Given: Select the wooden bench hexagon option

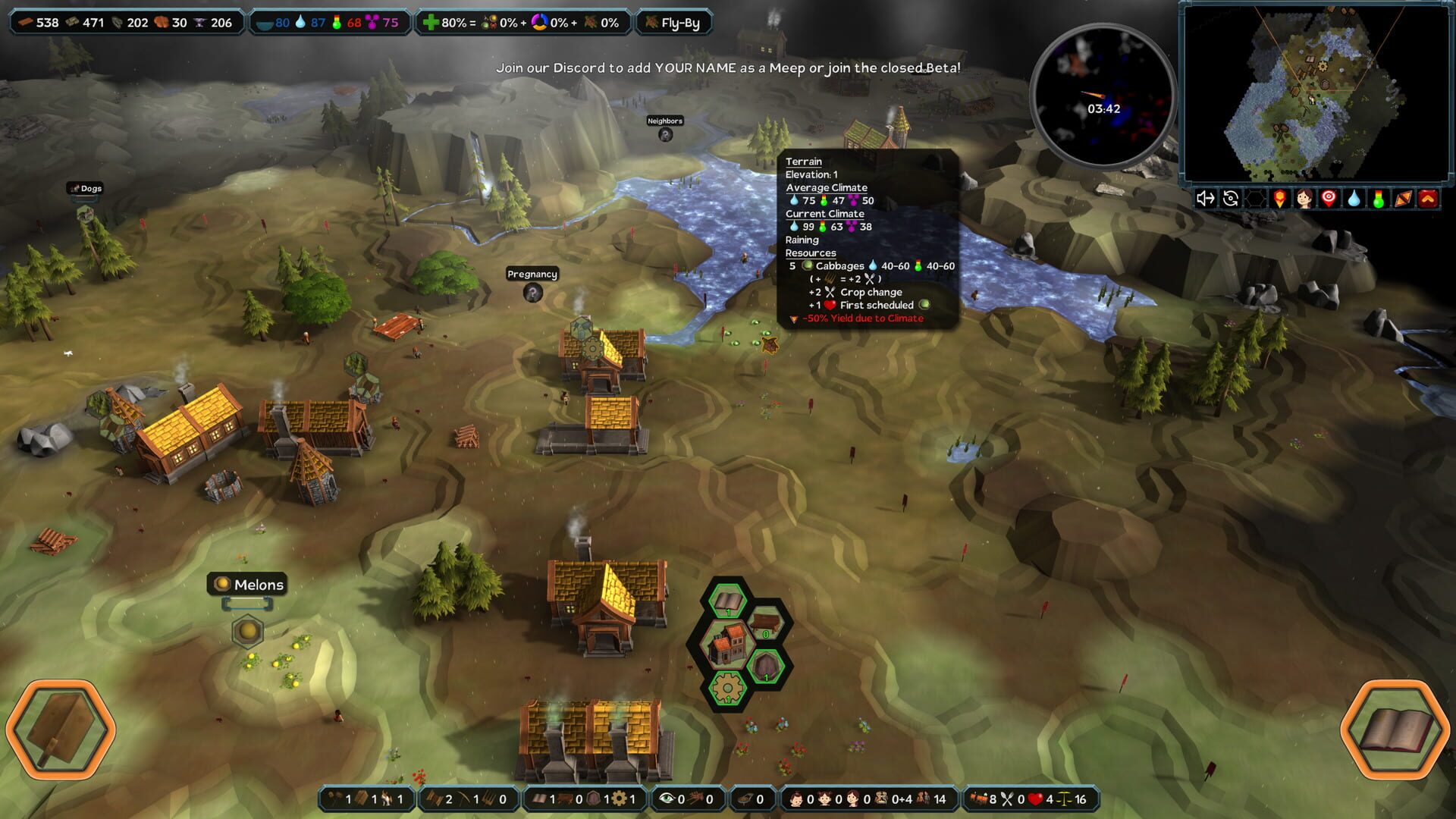Looking at the screenshot, I should point(765,624).
